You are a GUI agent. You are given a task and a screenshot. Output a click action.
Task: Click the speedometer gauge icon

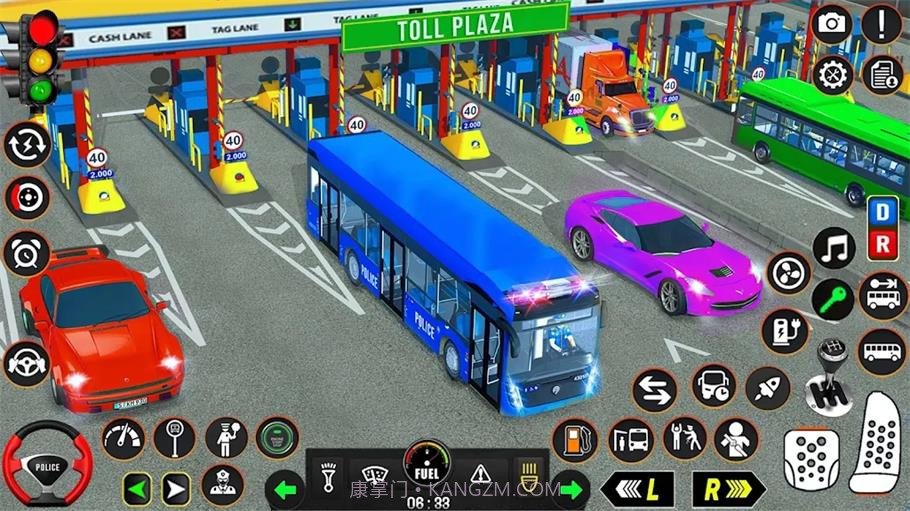(x=123, y=438)
